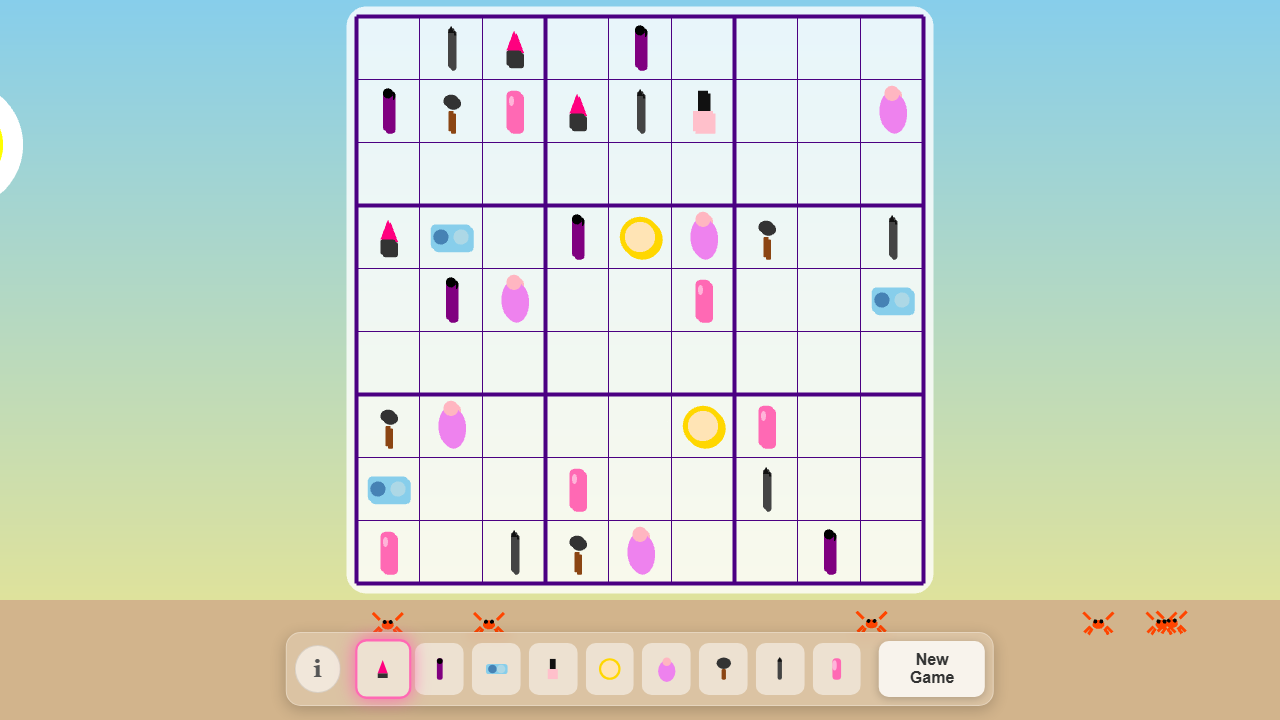
Task: Open the info panel with the i button
Action: tap(317, 668)
